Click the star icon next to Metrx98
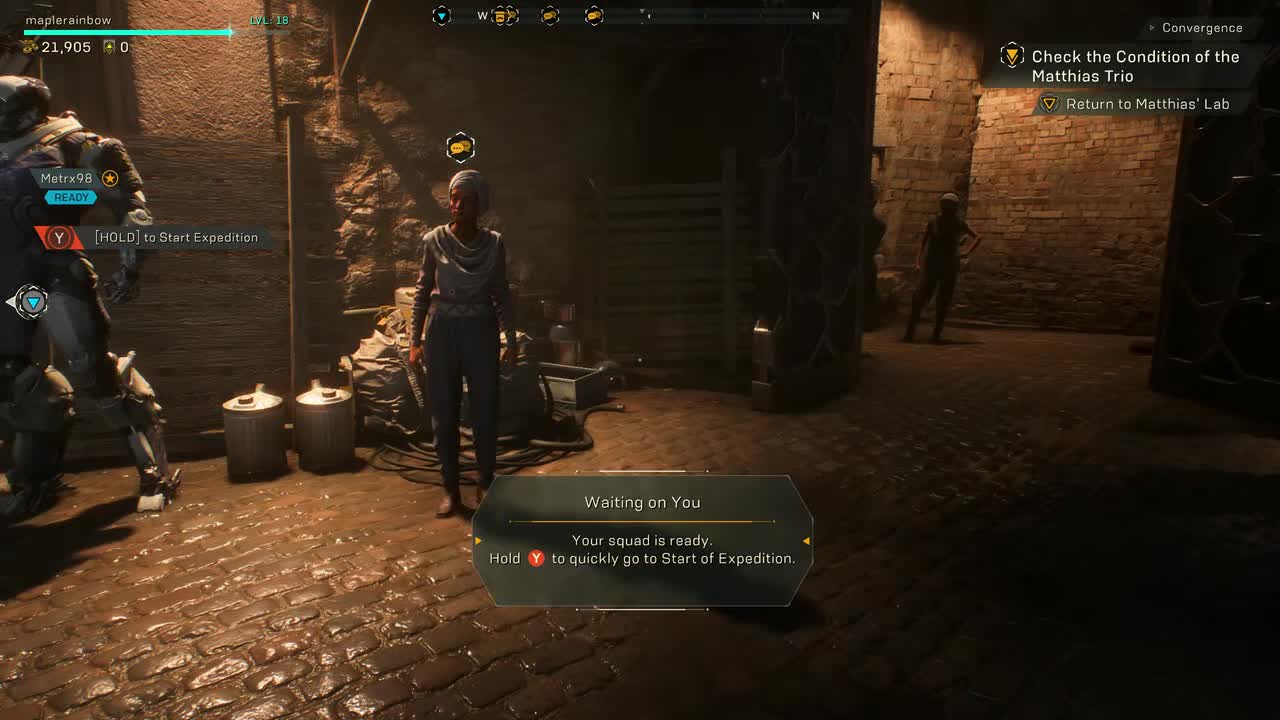1280x720 pixels. 109,178
